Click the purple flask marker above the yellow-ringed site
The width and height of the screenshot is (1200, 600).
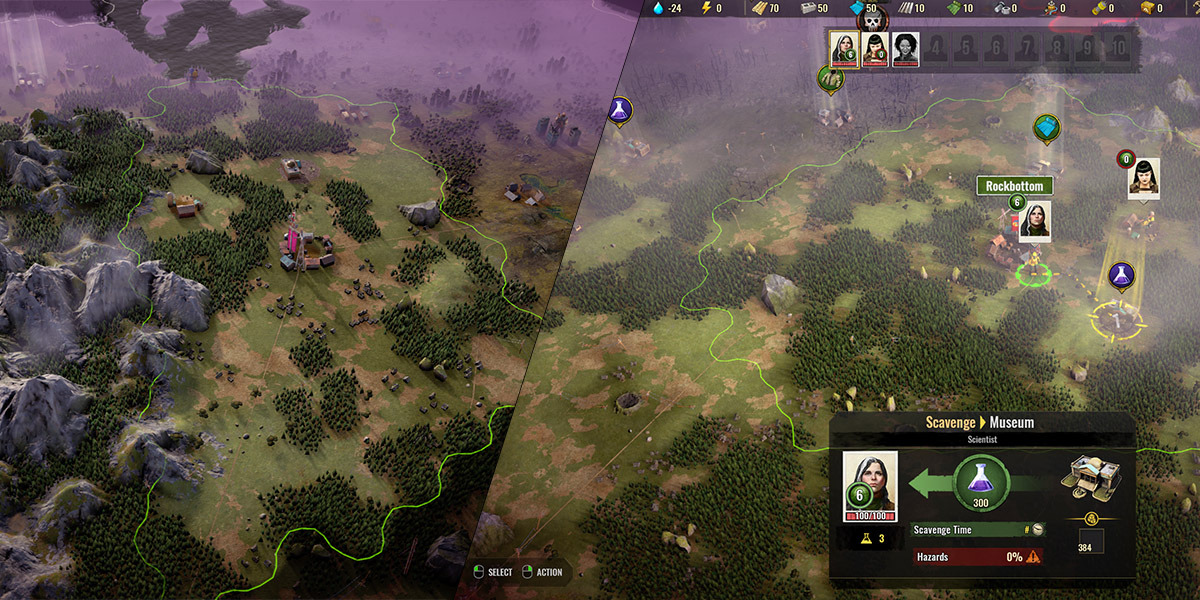pos(1120,274)
